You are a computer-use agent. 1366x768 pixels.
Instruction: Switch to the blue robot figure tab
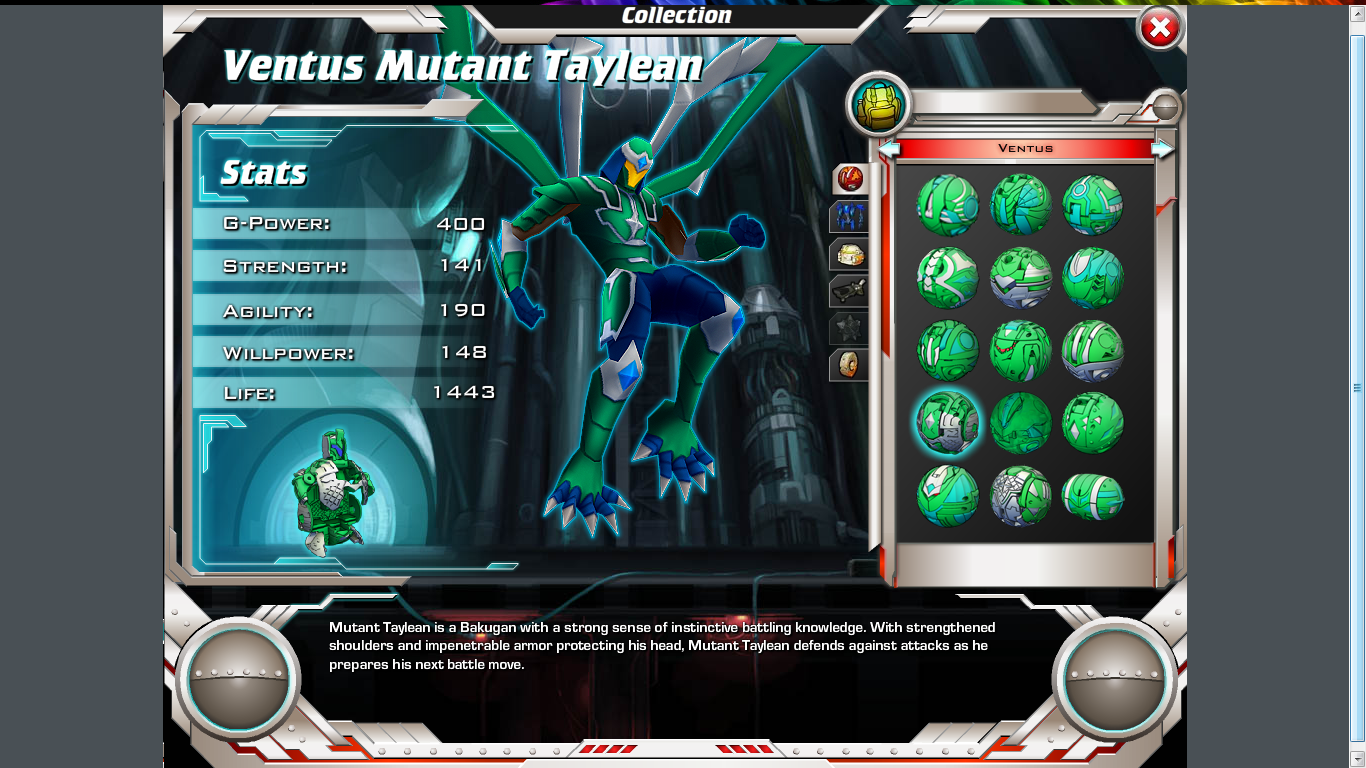(x=849, y=216)
